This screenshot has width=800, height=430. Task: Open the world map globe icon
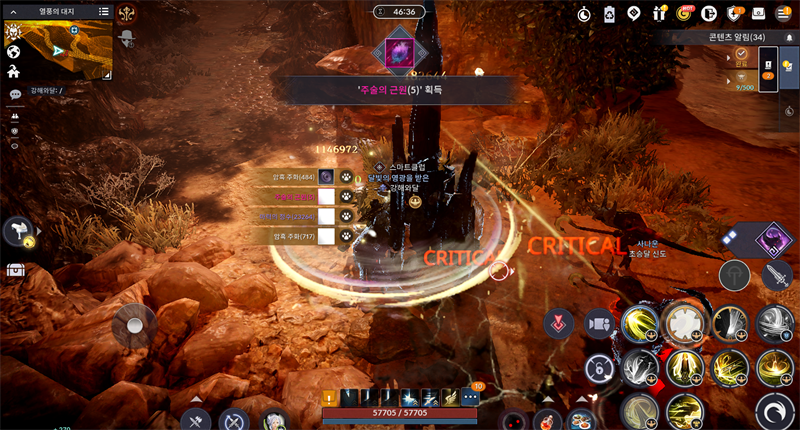14,52
